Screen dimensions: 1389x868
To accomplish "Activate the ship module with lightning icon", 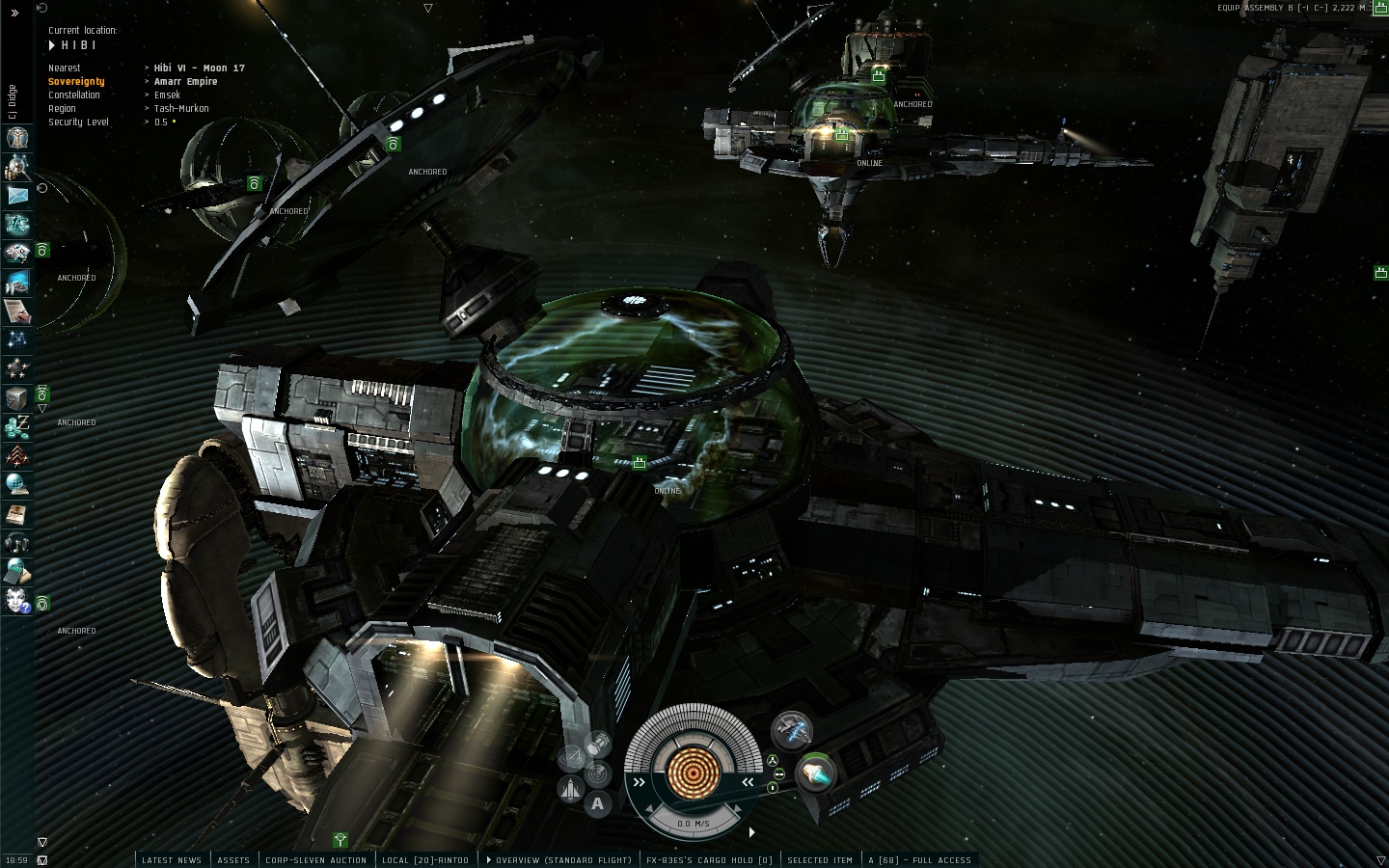I will (x=792, y=730).
